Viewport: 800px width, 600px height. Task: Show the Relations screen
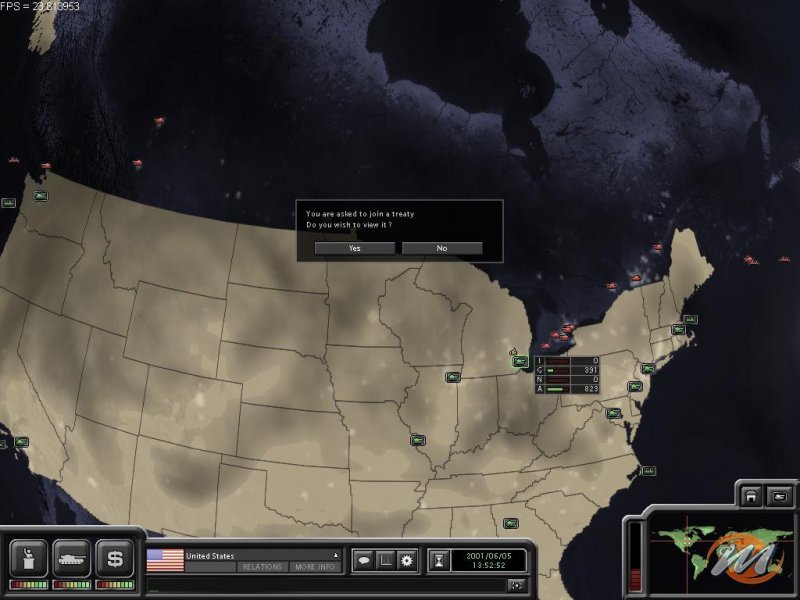(263, 567)
